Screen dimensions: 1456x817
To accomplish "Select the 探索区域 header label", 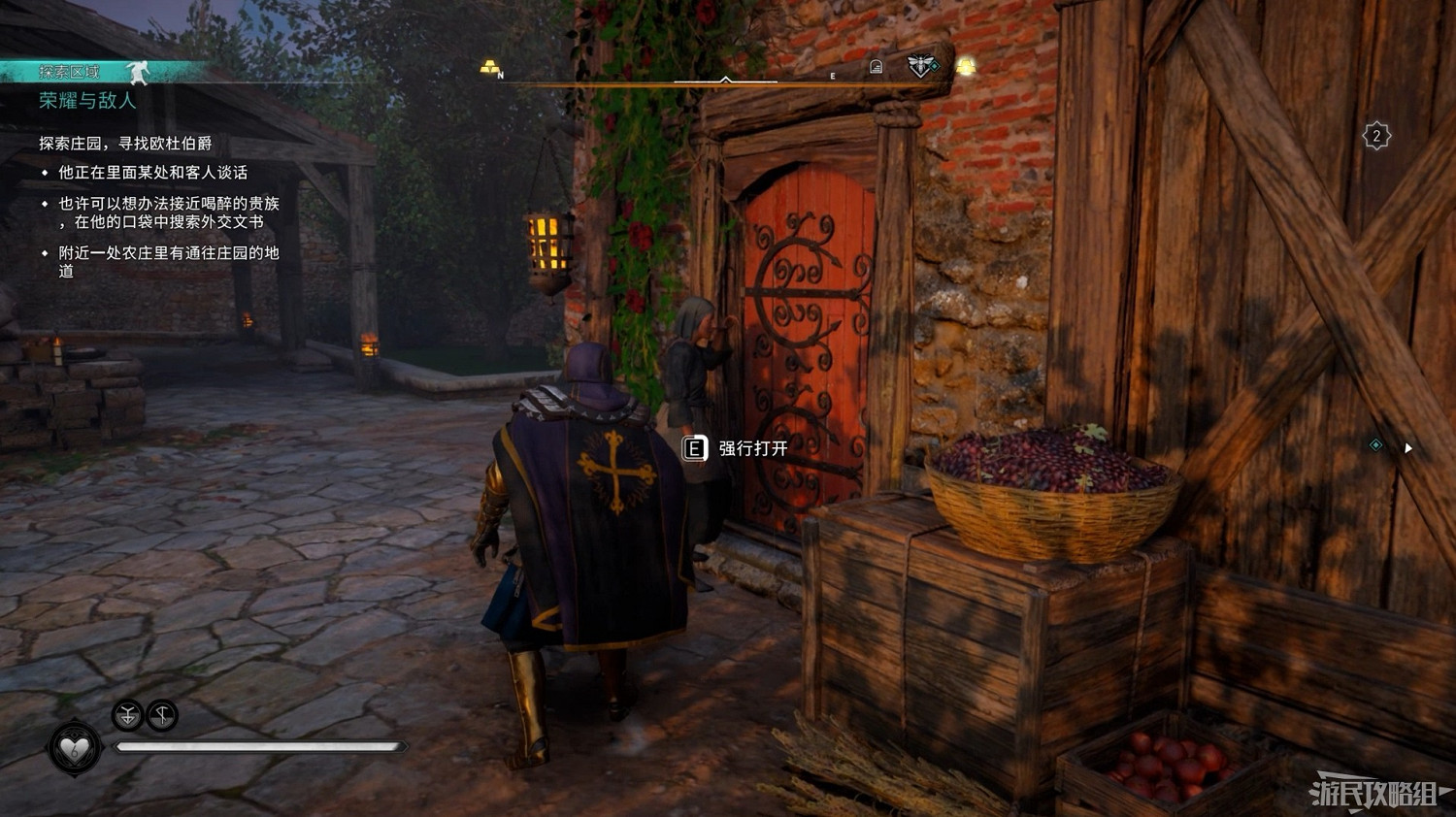I will tap(70, 73).
